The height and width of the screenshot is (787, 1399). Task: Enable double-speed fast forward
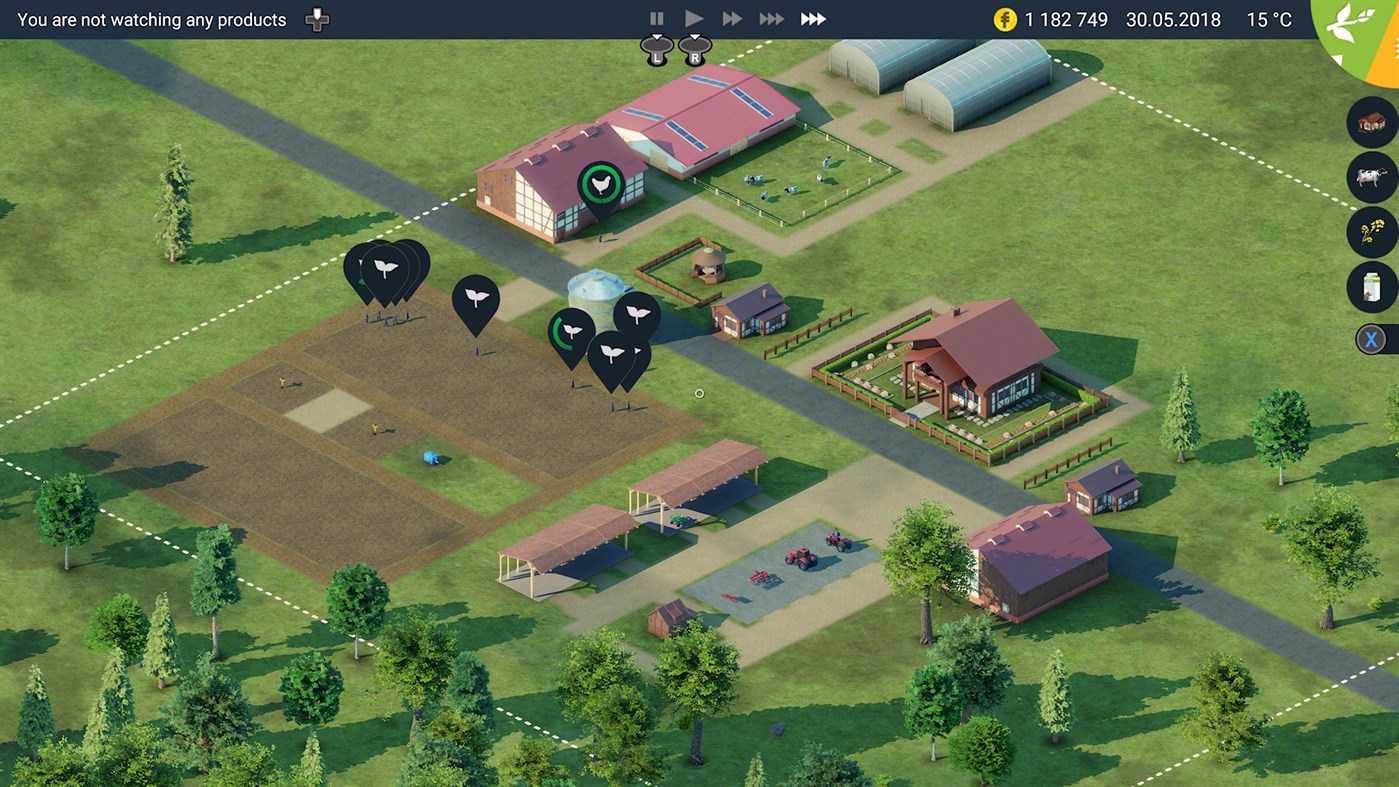(x=732, y=17)
